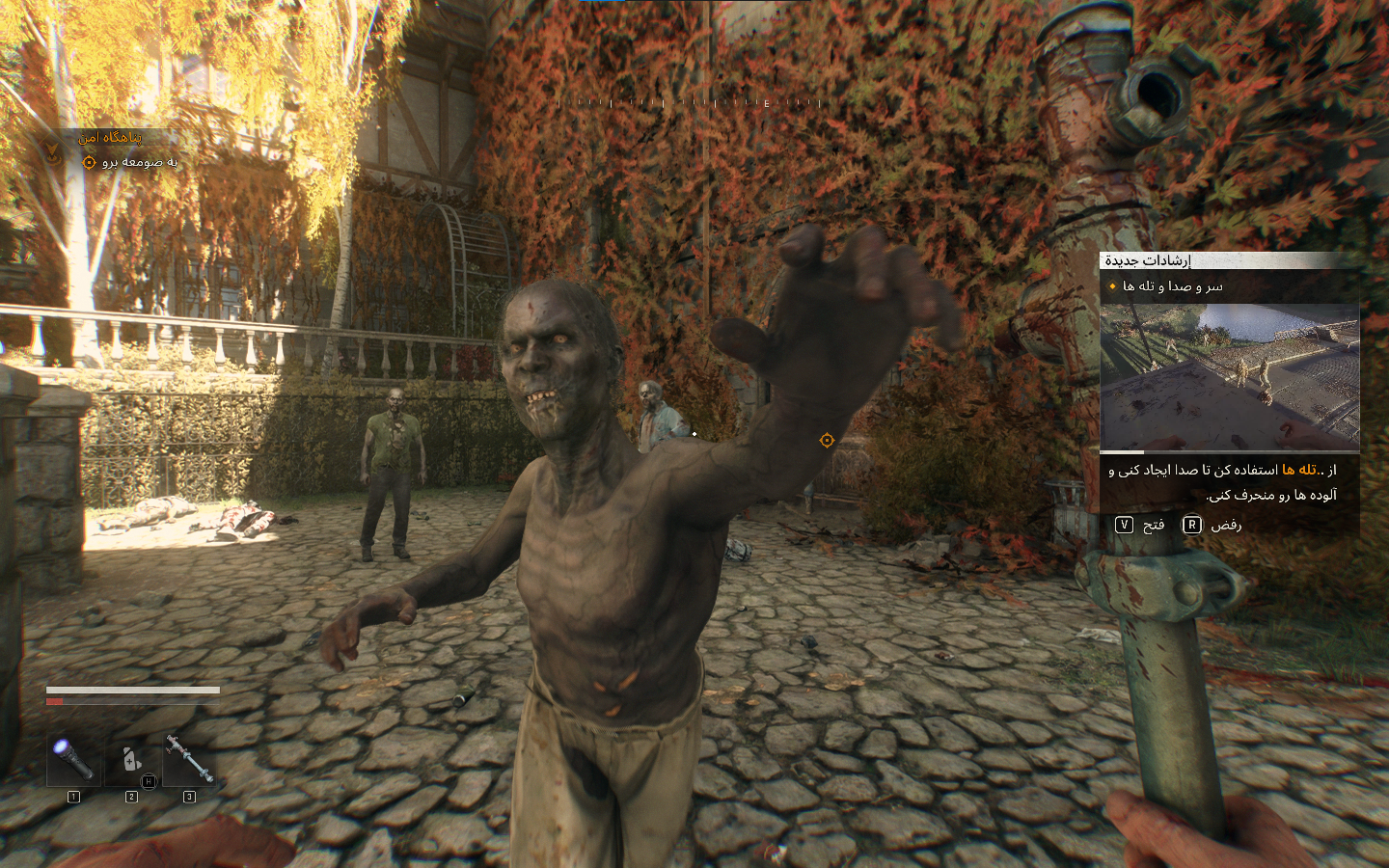Click the red health bar bottom-left
The image size is (1389, 868).
[x=55, y=702]
